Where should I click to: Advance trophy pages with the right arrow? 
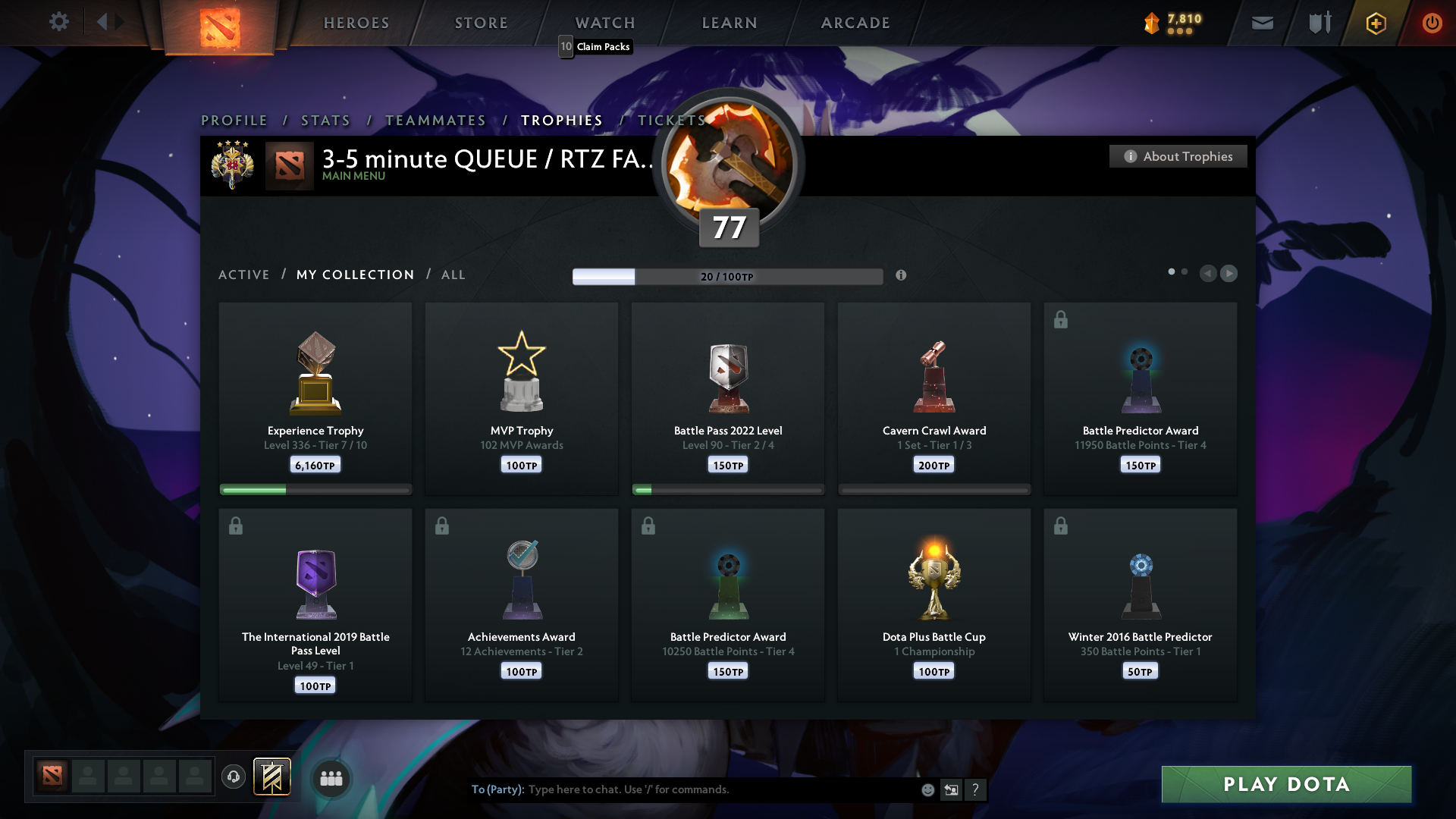pyautogui.click(x=1230, y=274)
